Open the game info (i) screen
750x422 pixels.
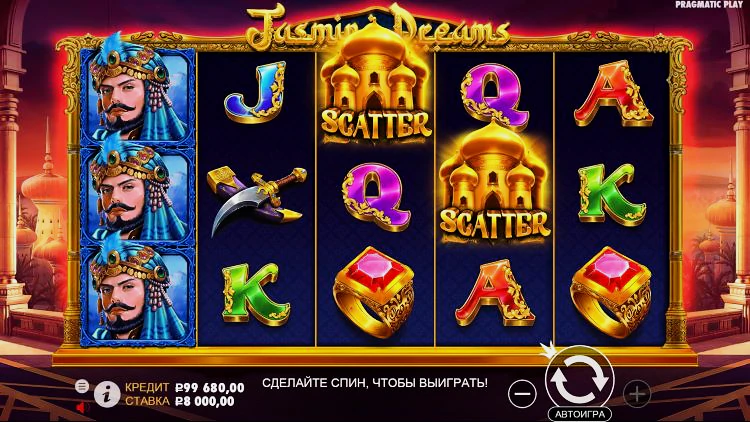click(107, 394)
